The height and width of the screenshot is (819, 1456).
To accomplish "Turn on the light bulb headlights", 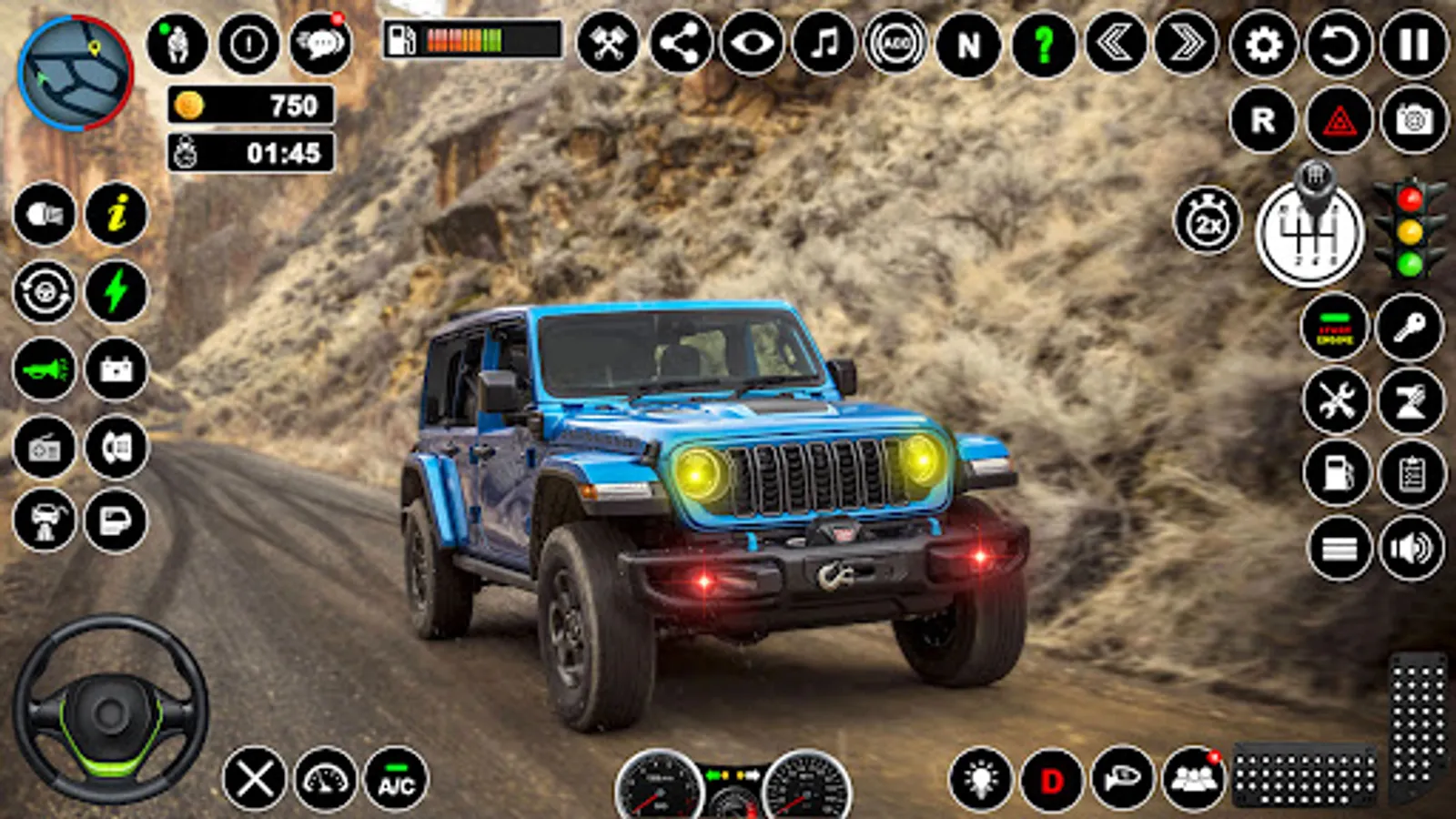I will (980, 780).
